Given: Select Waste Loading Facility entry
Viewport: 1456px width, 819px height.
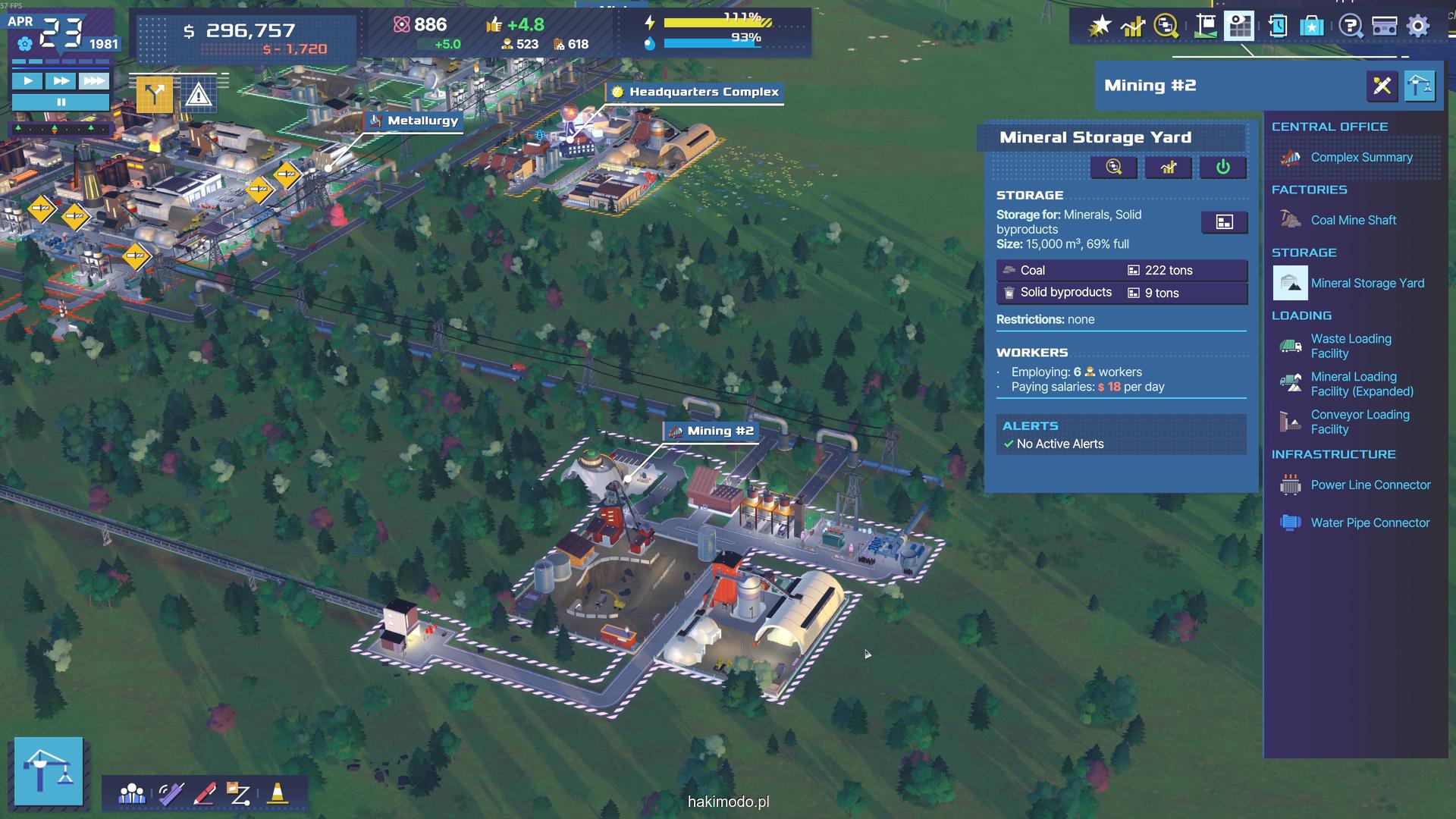Looking at the screenshot, I should [1351, 347].
